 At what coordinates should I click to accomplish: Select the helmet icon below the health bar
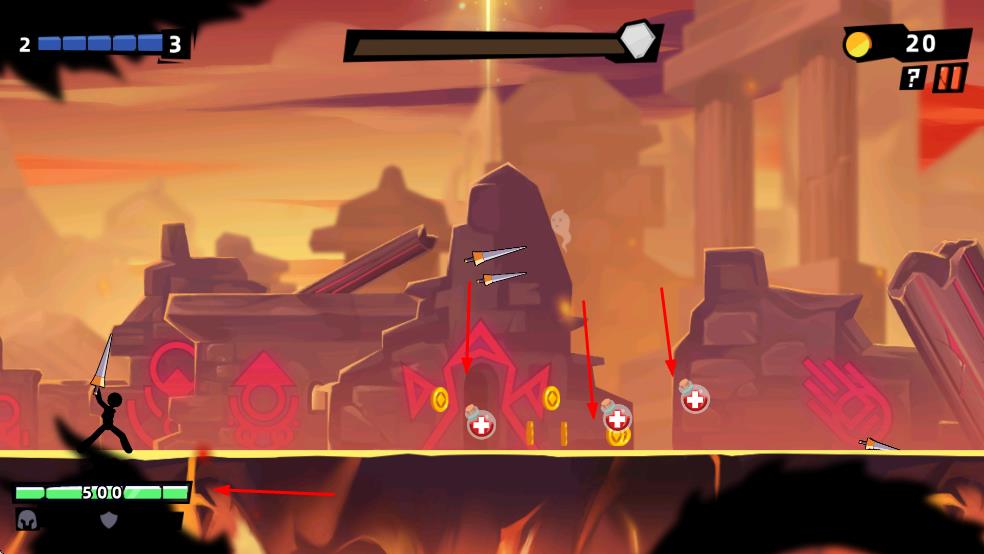coord(27,519)
